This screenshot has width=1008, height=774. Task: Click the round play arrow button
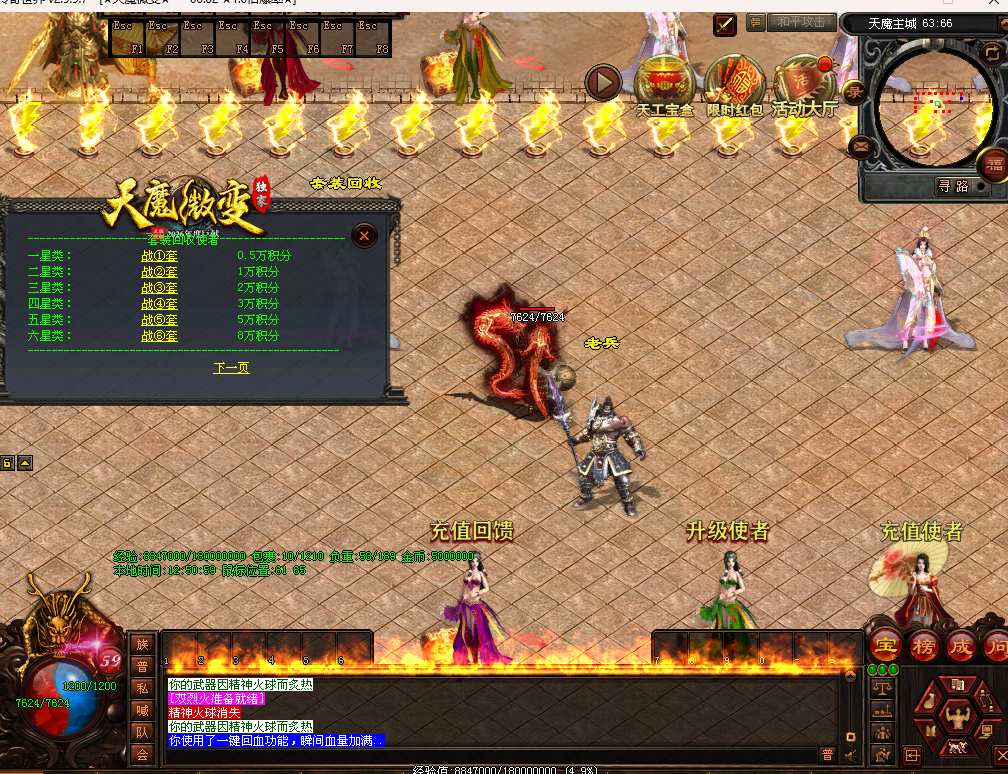[x=603, y=82]
